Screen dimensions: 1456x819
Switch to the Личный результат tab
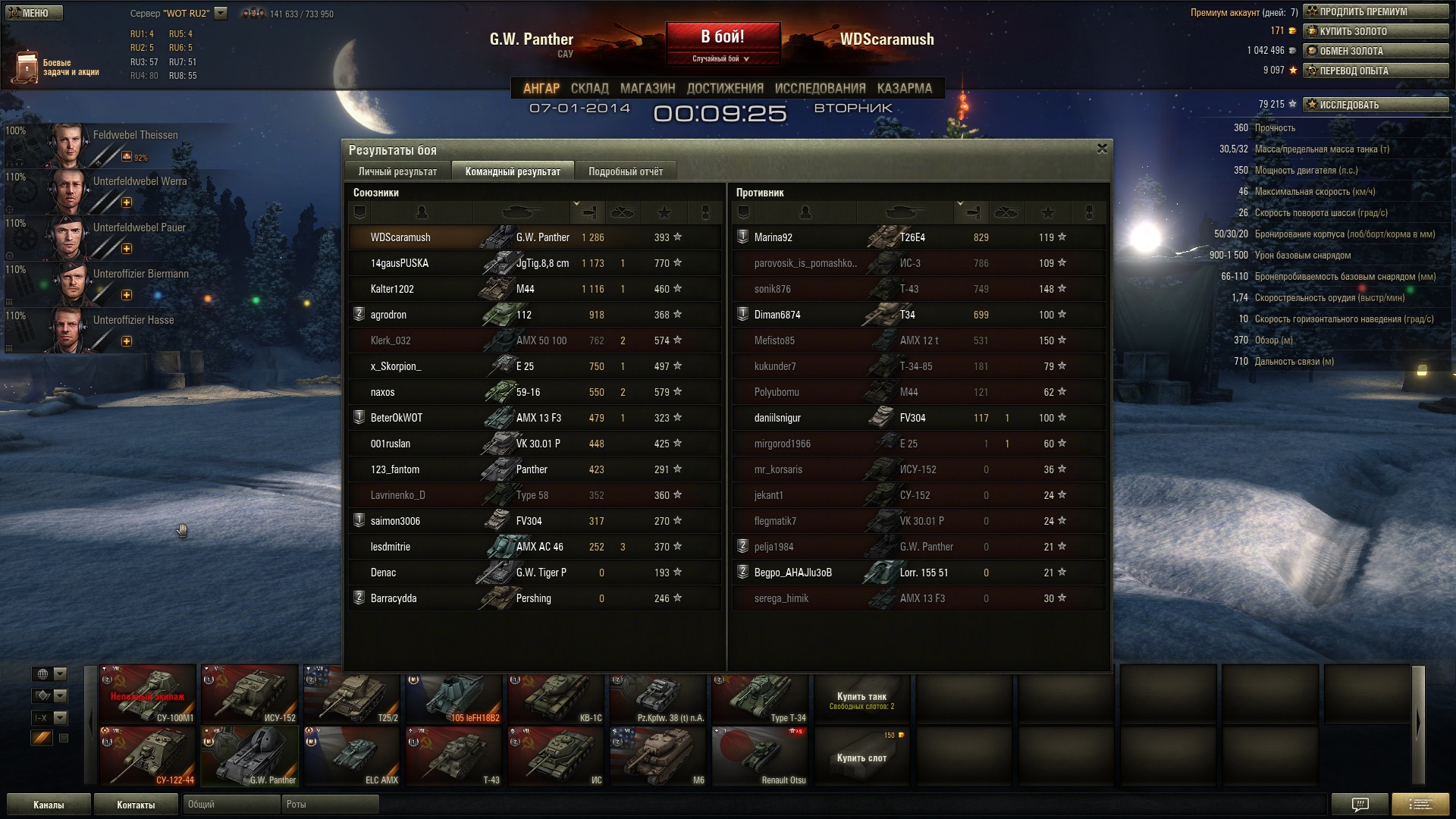click(x=397, y=171)
